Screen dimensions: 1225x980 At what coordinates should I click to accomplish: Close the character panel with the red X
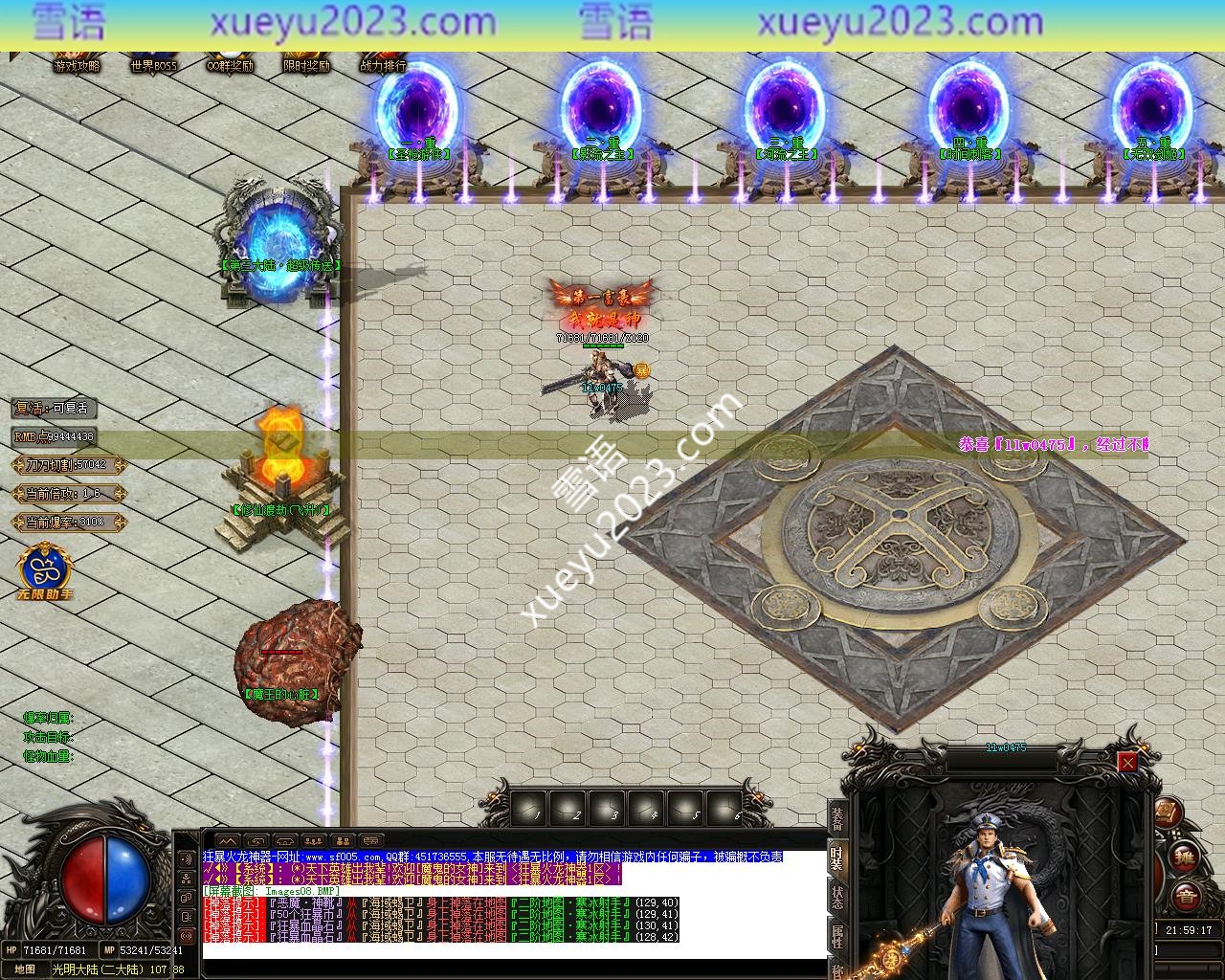tap(1127, 762)
